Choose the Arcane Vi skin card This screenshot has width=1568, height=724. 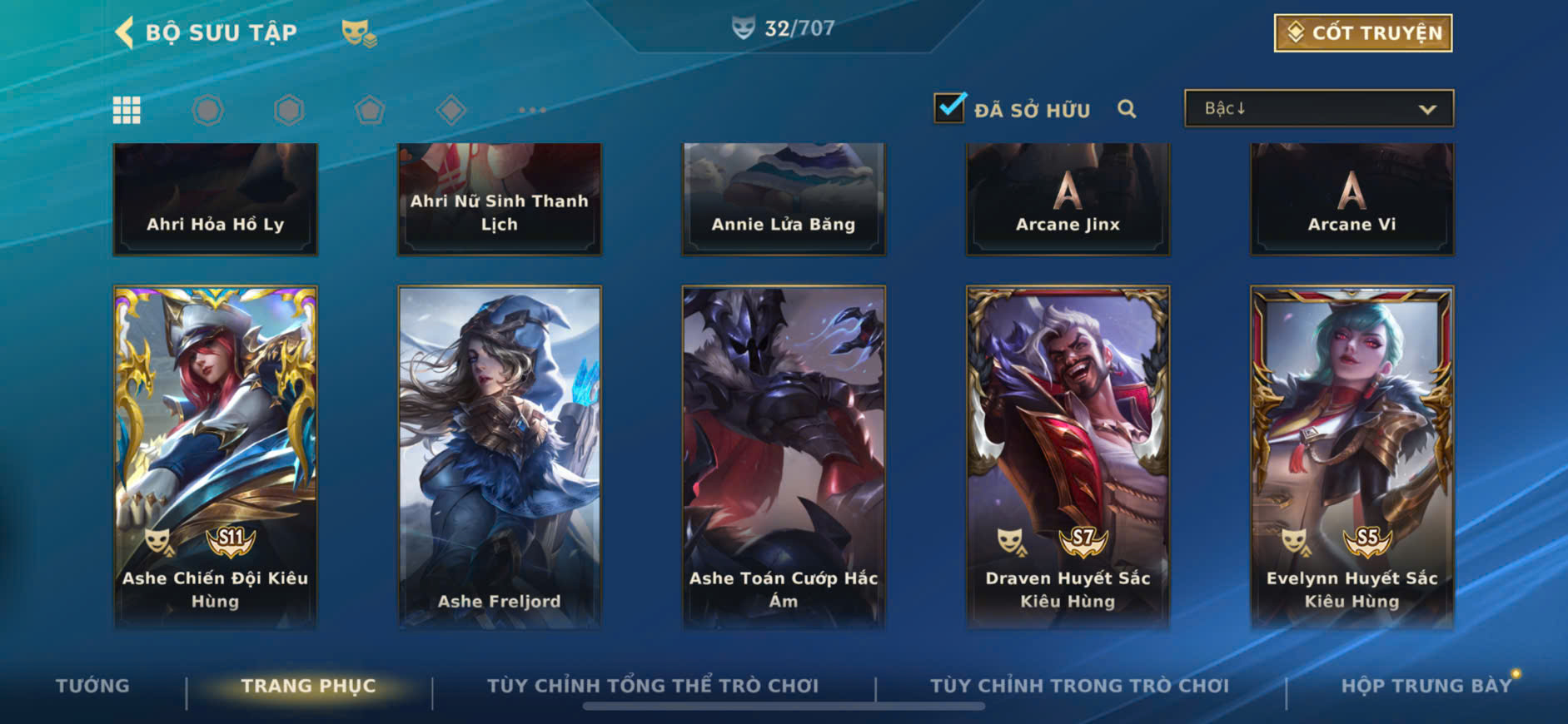tap(1351, 198)
